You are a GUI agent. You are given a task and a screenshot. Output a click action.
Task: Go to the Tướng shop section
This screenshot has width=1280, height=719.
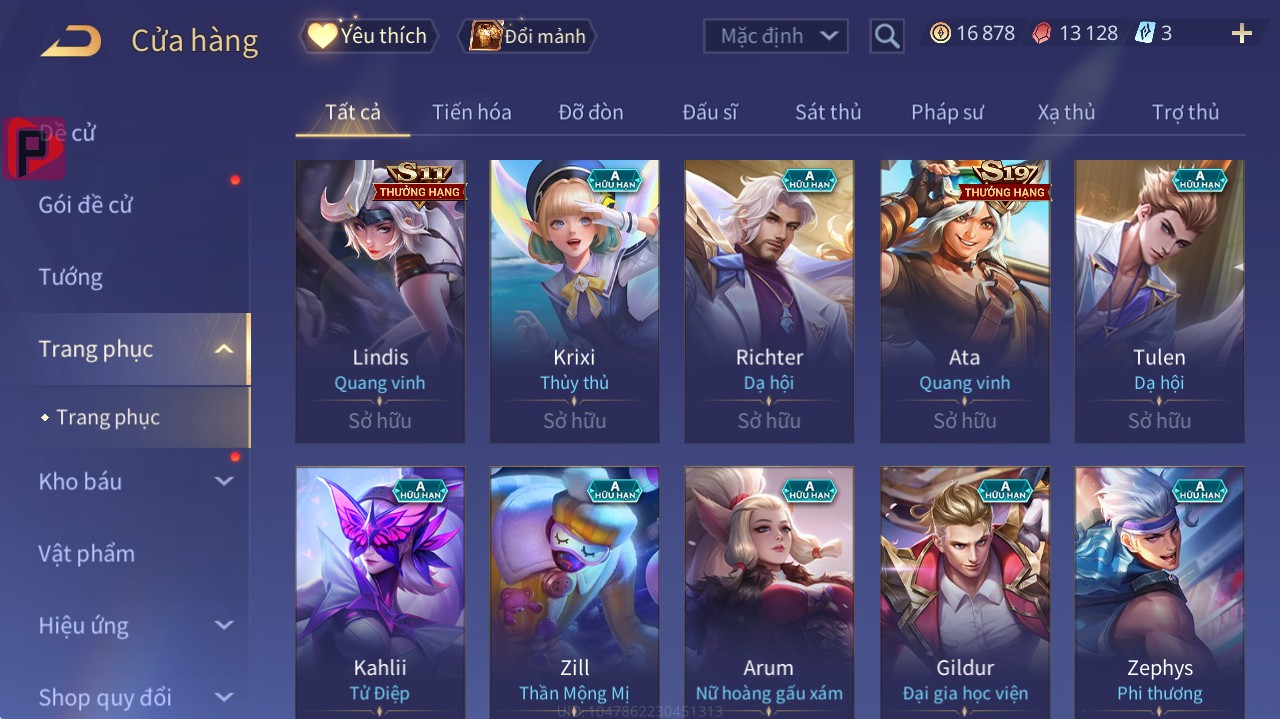click(x=70, y=277)
